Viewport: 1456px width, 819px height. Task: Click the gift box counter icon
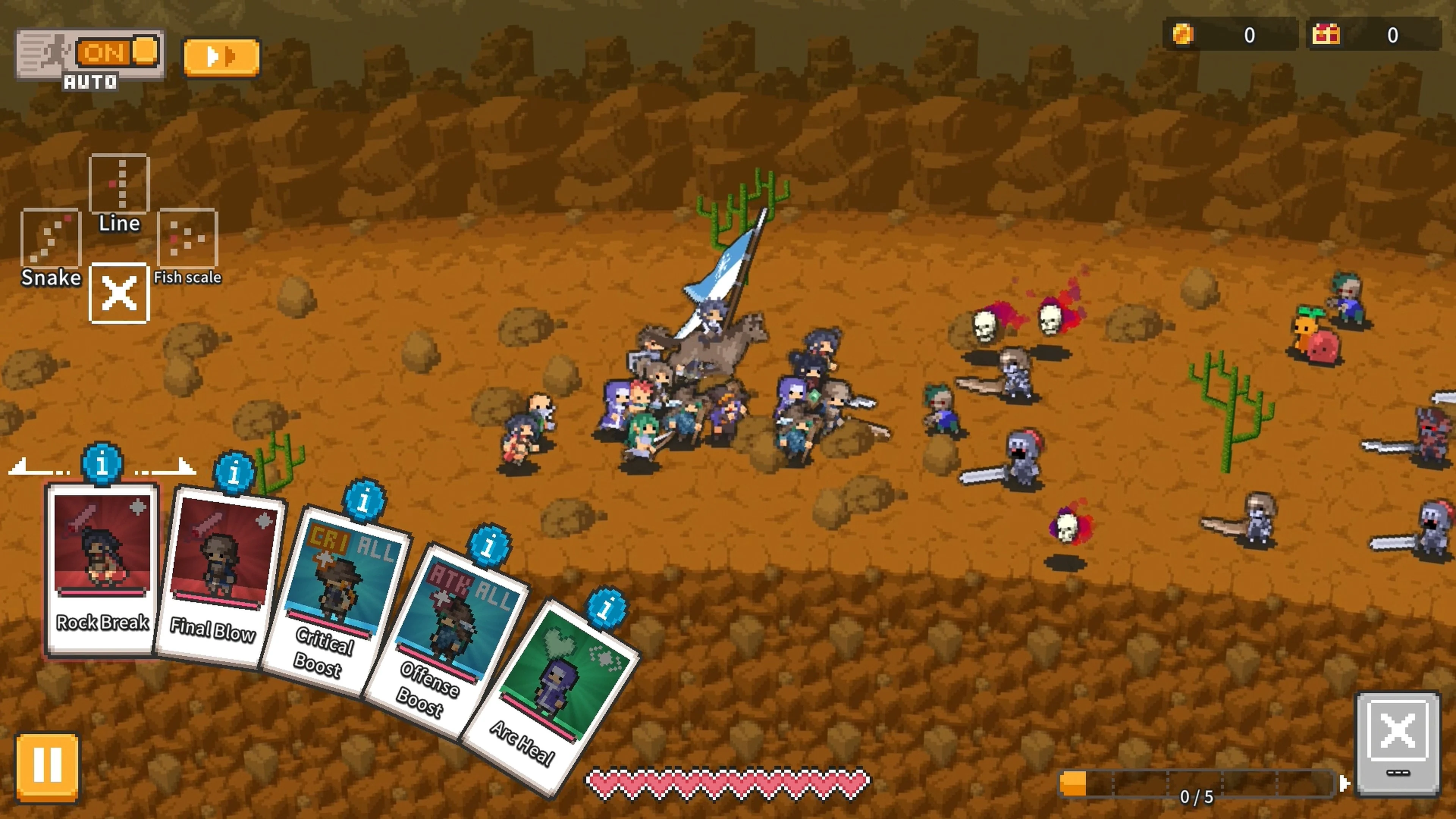(x=1326, y=35)
